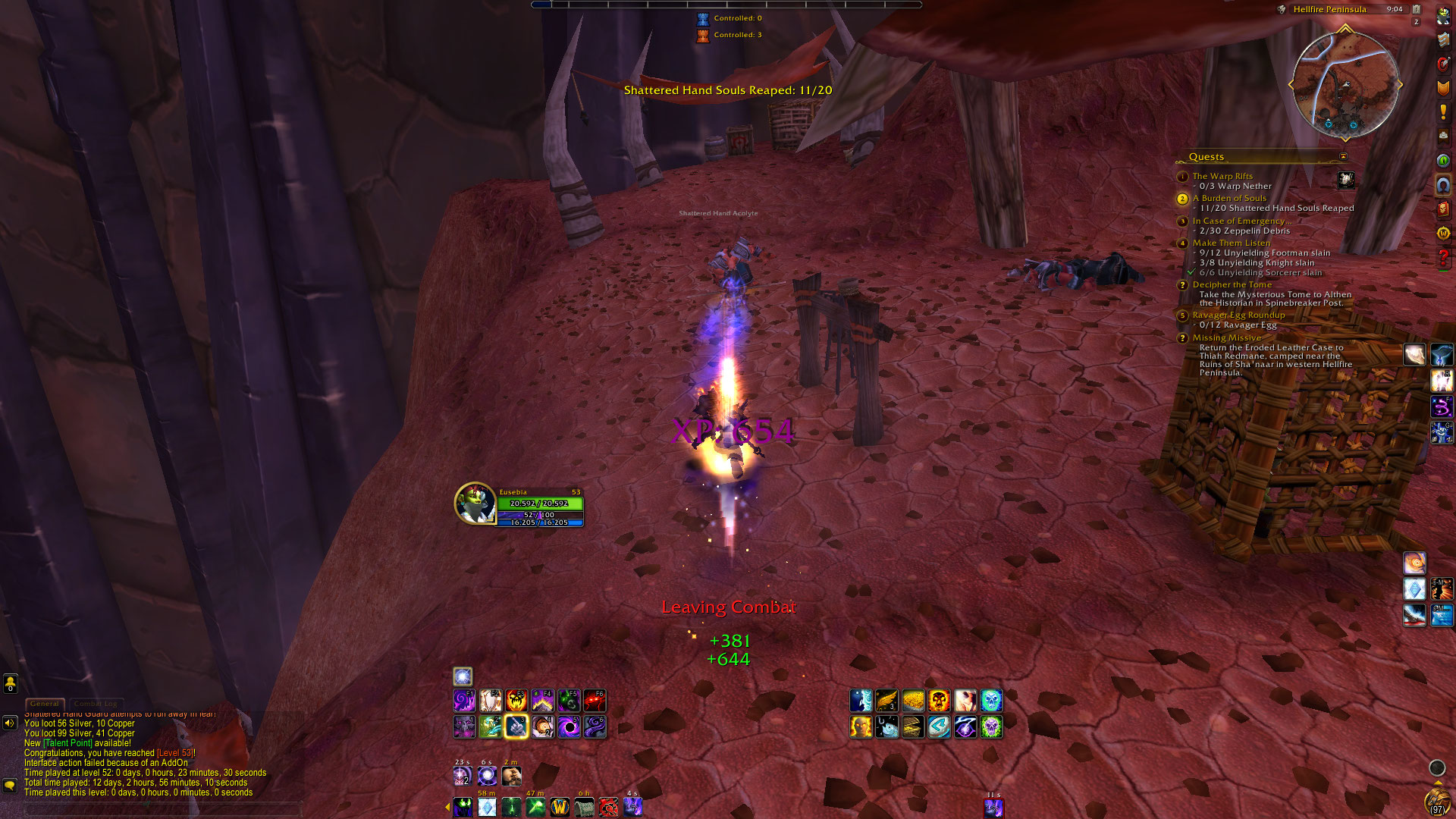
Task: Collapse the Quests tracker header
Action: pos(1343,157)
